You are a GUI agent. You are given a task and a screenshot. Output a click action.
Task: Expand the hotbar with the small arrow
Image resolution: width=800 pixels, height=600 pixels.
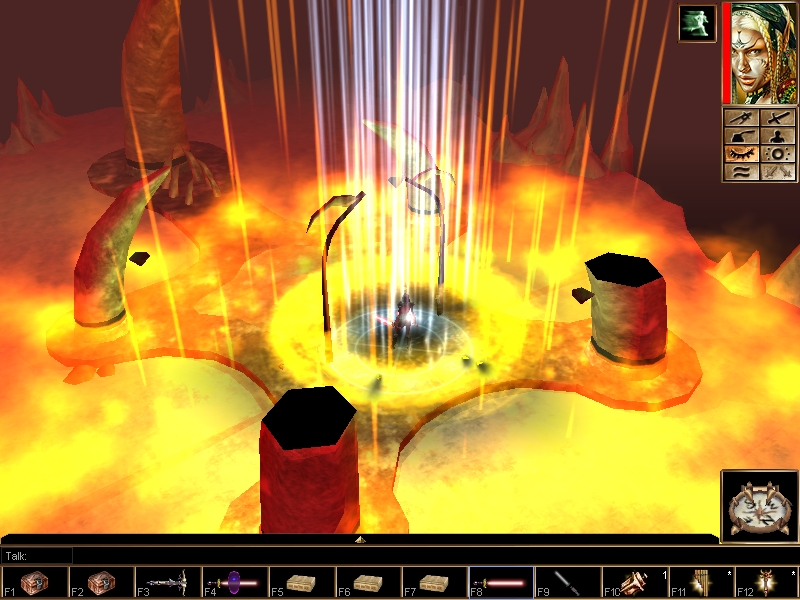coord(360,540)
